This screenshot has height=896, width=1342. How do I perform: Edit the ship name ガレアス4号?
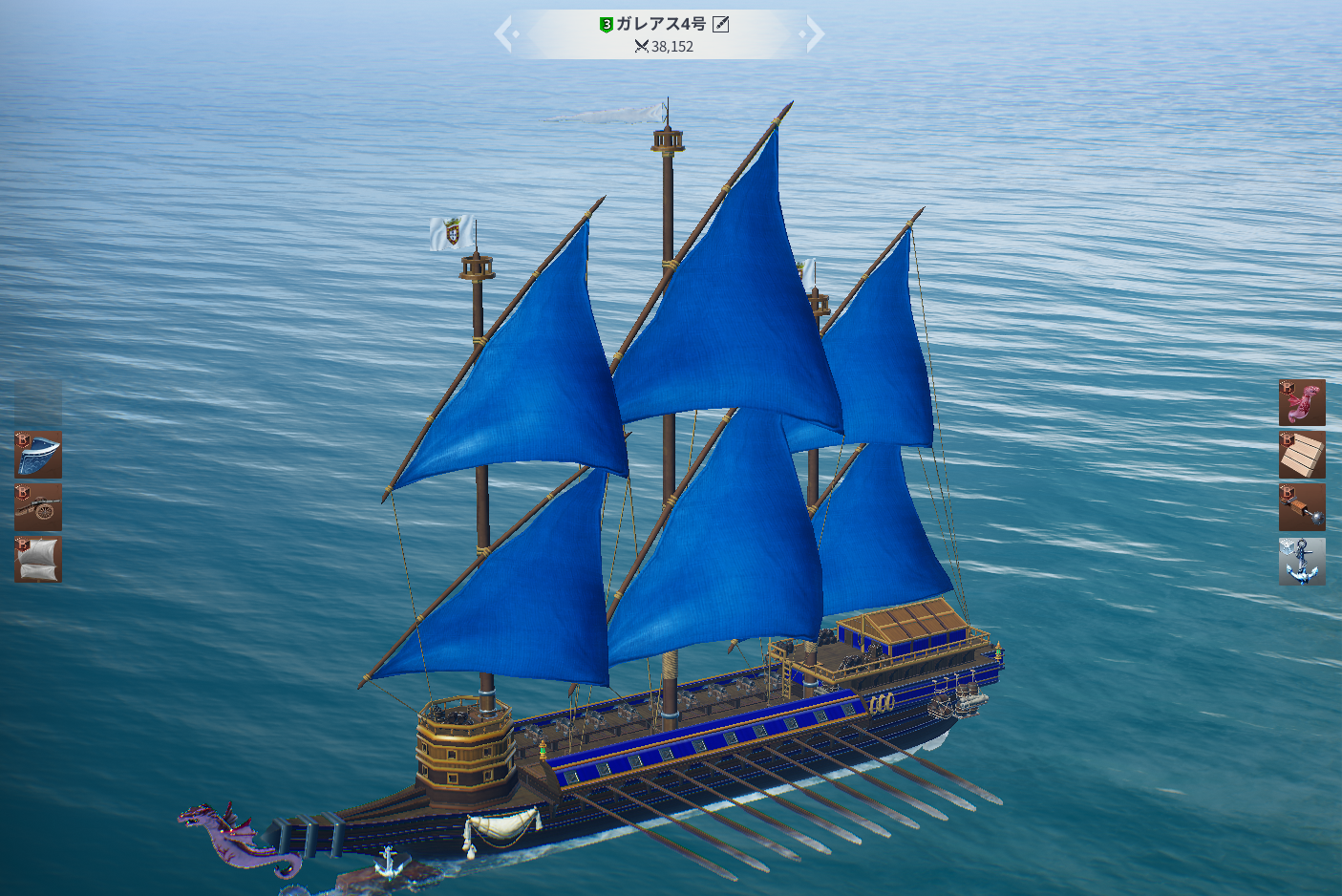coord(721,24)
